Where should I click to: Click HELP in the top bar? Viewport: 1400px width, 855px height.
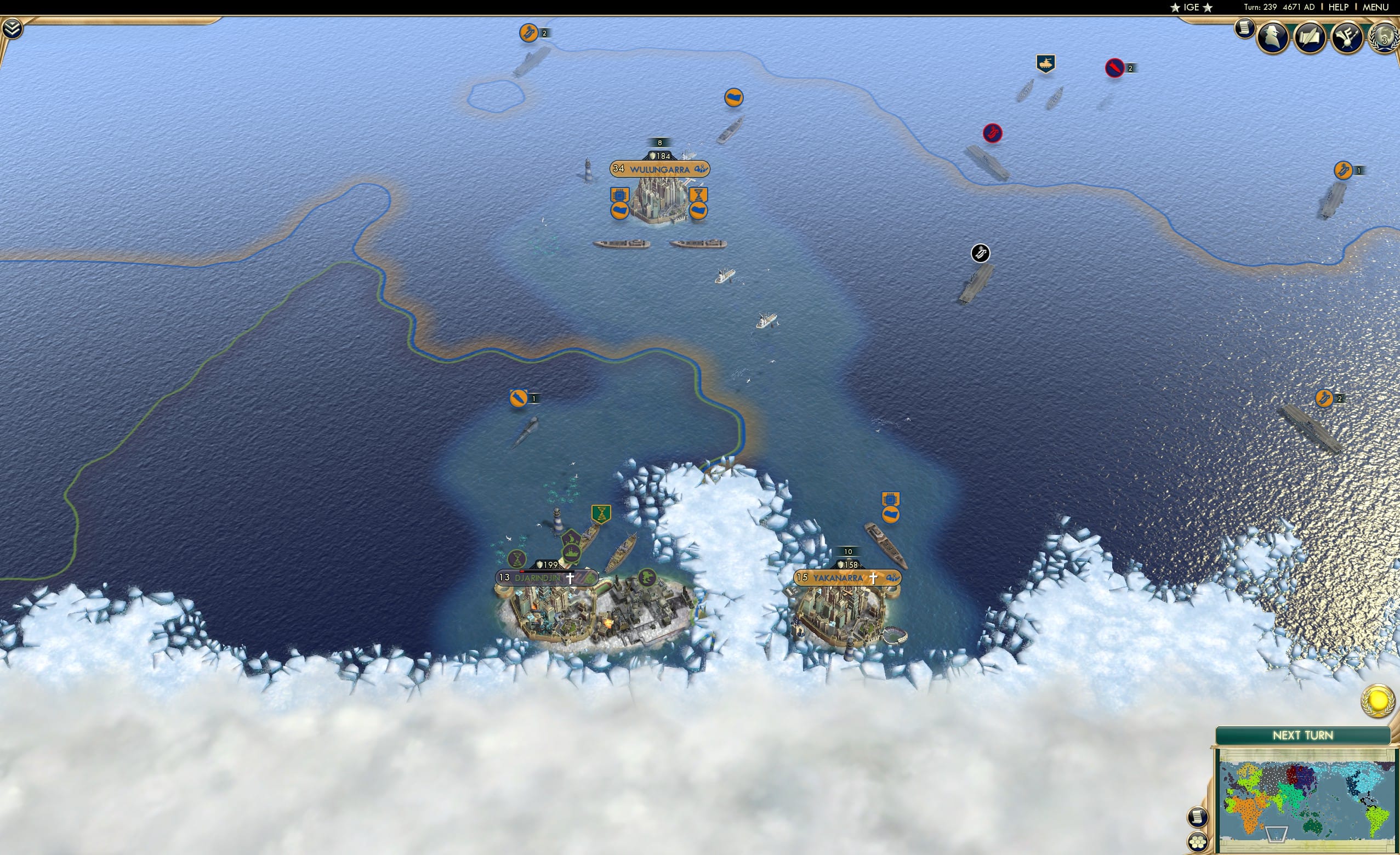[x=1339, y=7]
